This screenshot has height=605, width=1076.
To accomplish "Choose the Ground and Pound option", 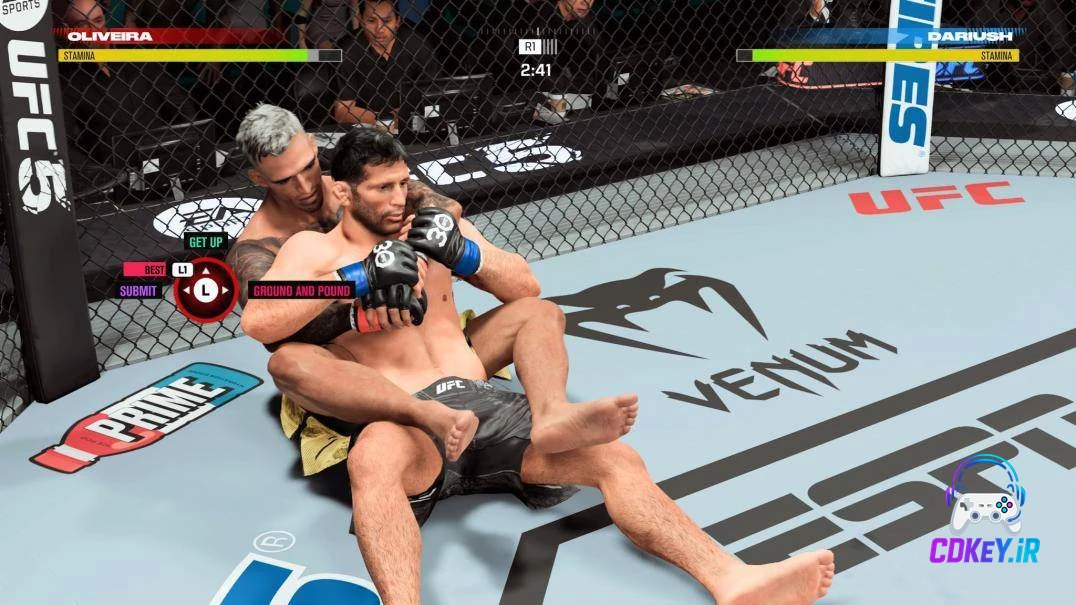I will [x=301, y=291].
